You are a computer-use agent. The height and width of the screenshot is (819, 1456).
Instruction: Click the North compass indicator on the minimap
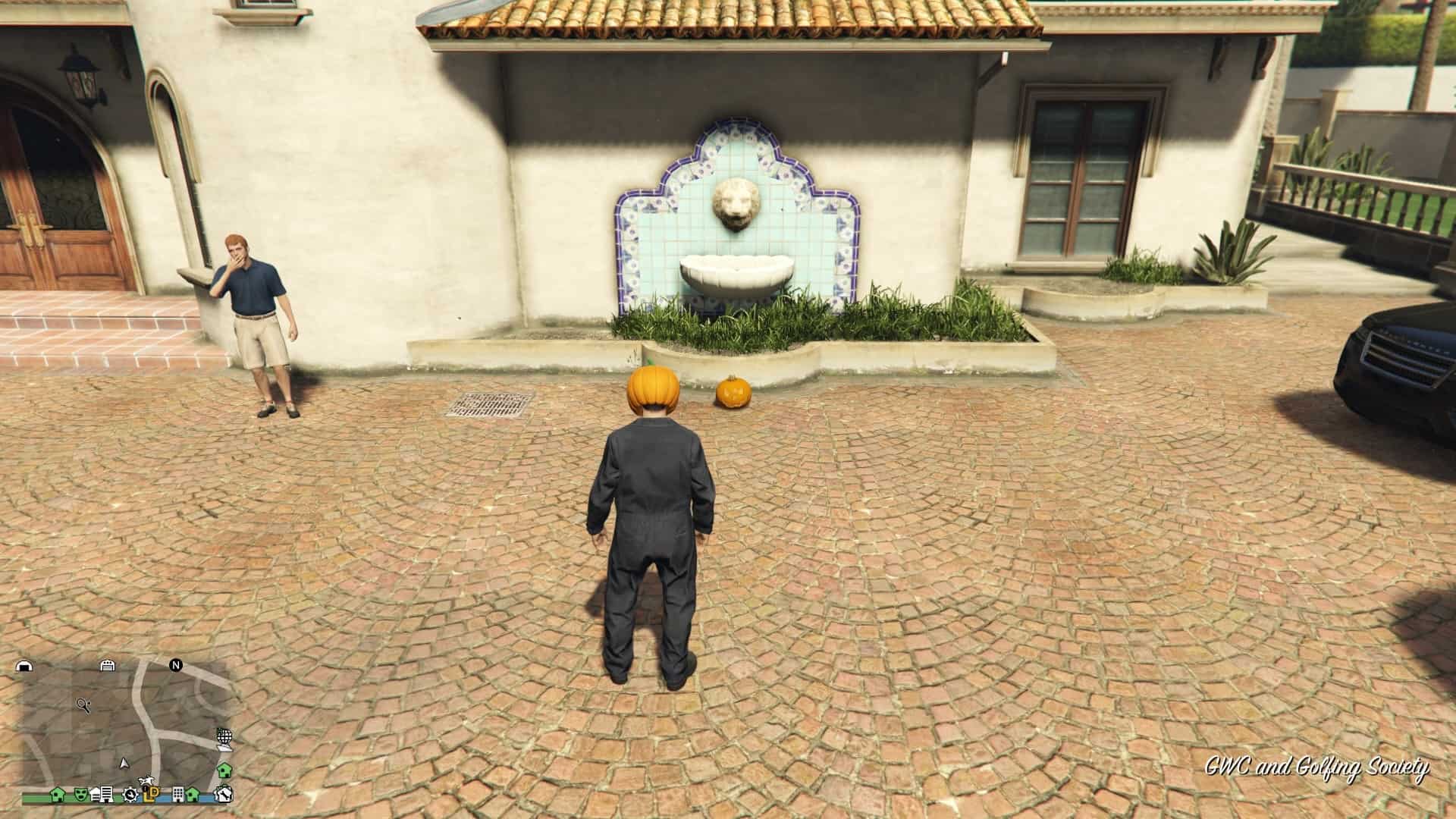[x=175, y=666]
